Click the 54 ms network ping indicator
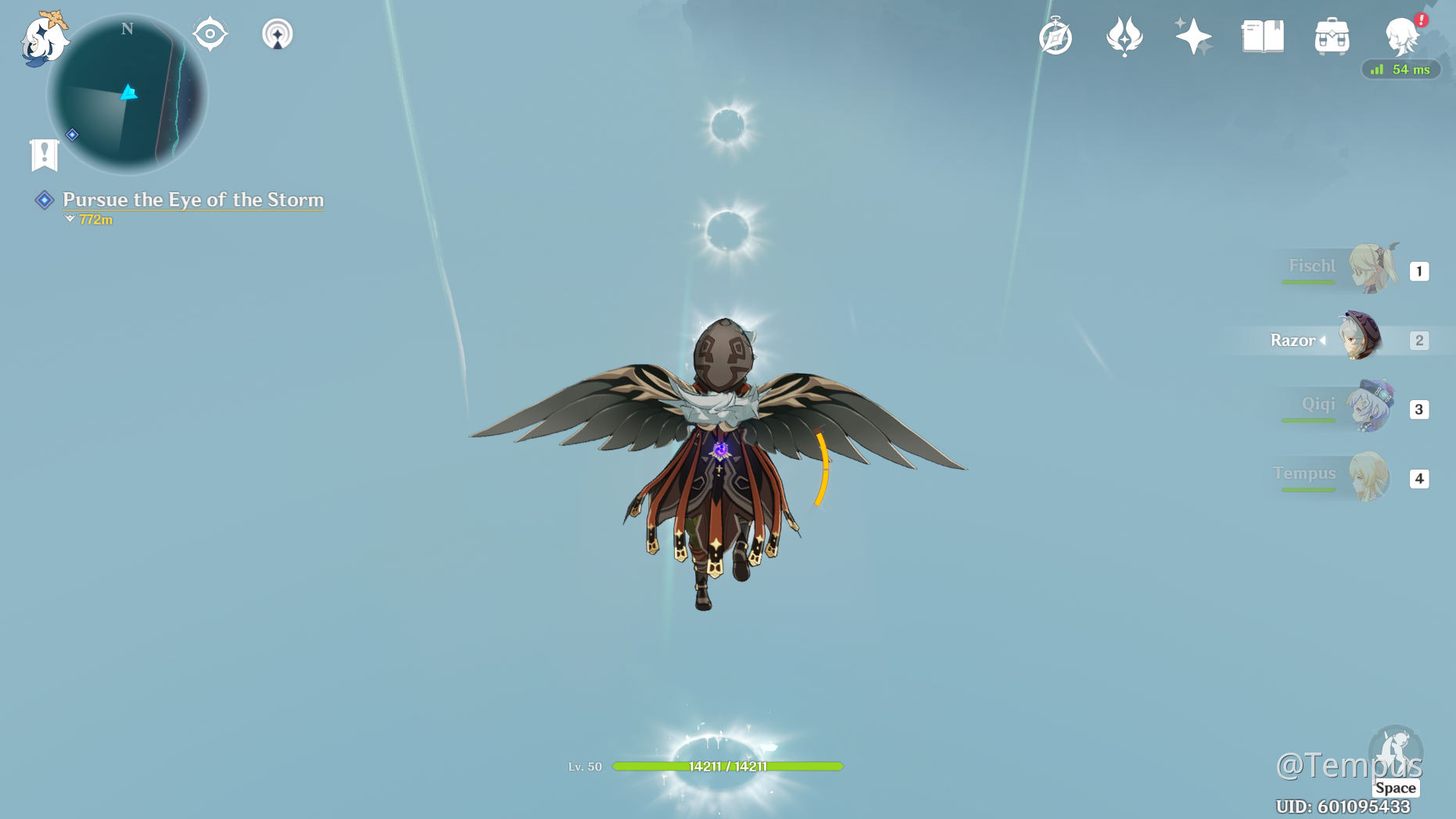This screenshot has height=819, width=1456. tap(1400, 70)
